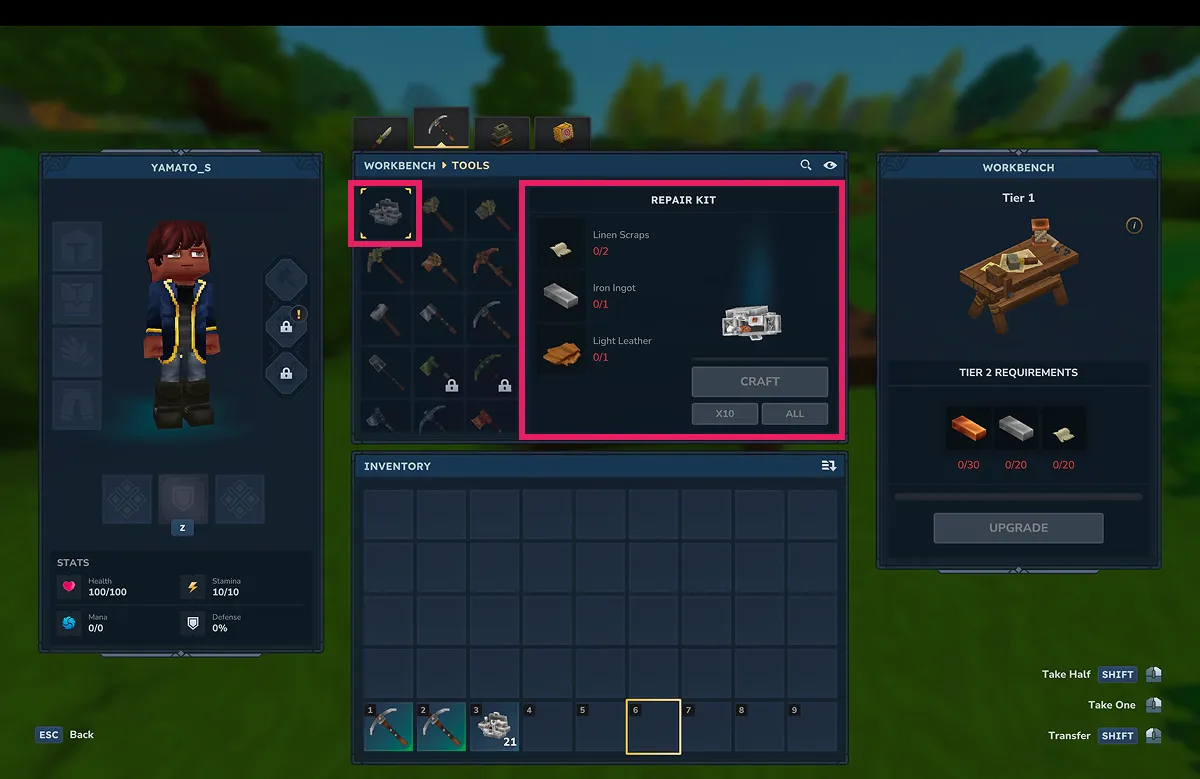Open the pickaxe Tools tab
The image size is (1200, 779).
441,130
